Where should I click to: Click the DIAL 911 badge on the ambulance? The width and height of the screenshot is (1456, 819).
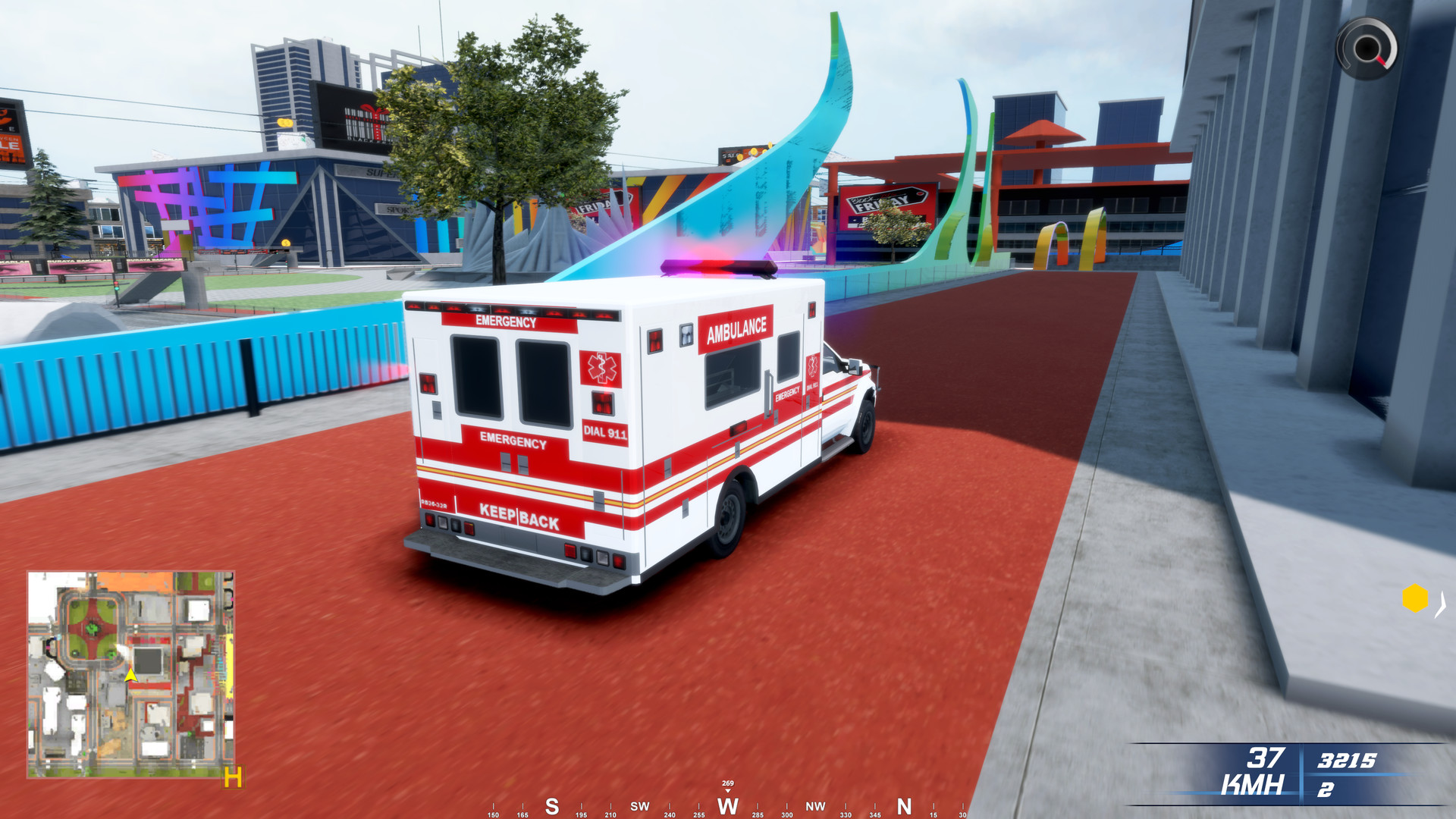[604, 432]
